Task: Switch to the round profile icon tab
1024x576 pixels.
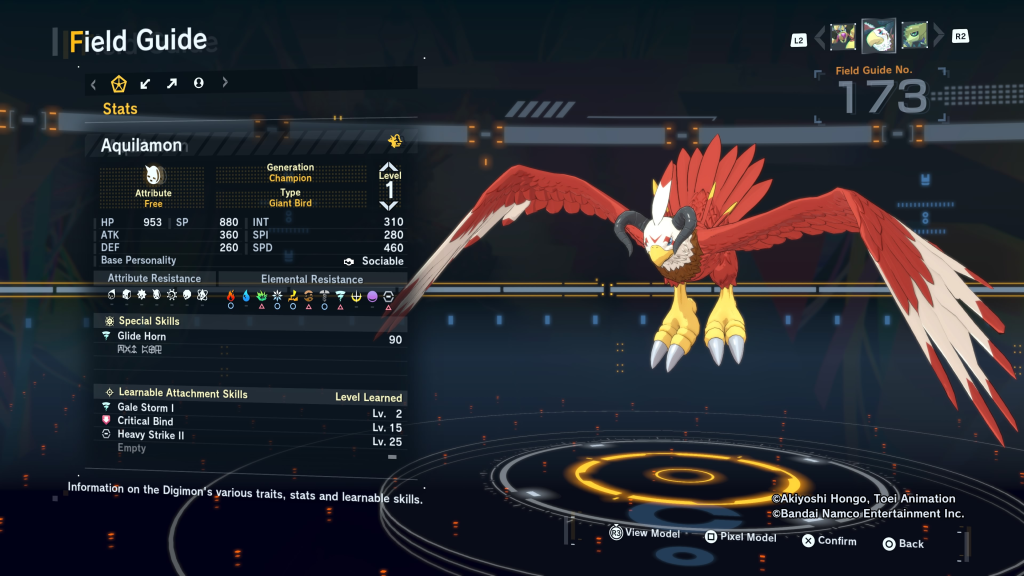Action: (x=198, y=83)
